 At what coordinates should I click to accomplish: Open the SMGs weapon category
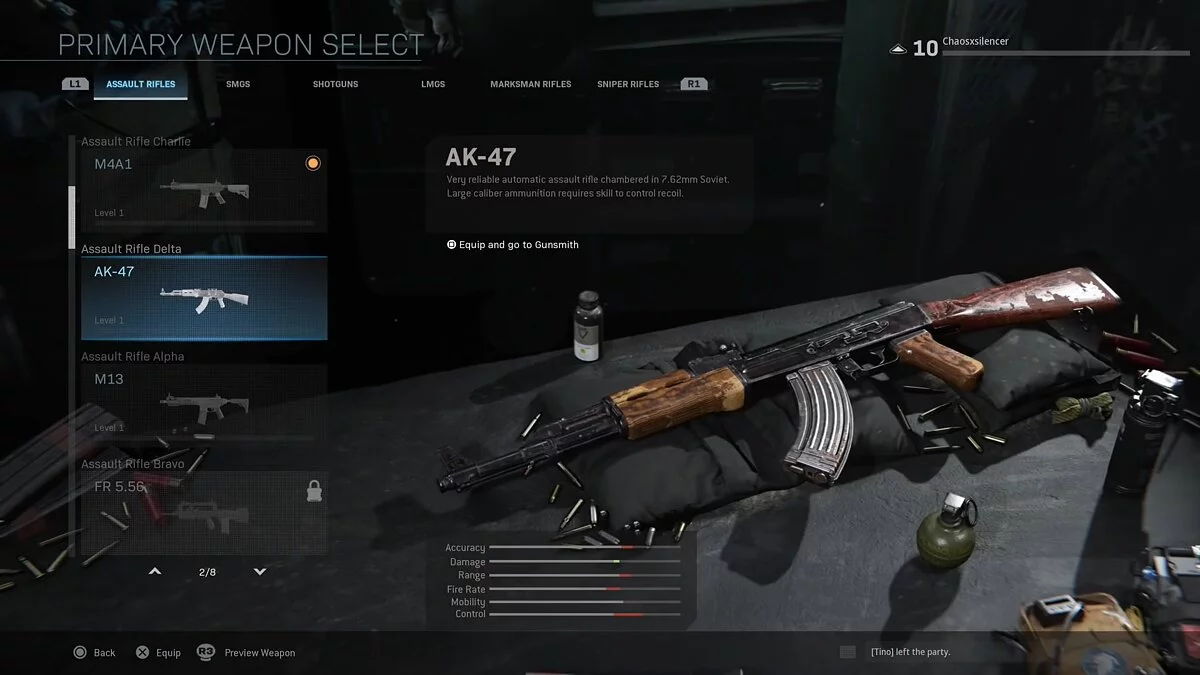[238, 84]
